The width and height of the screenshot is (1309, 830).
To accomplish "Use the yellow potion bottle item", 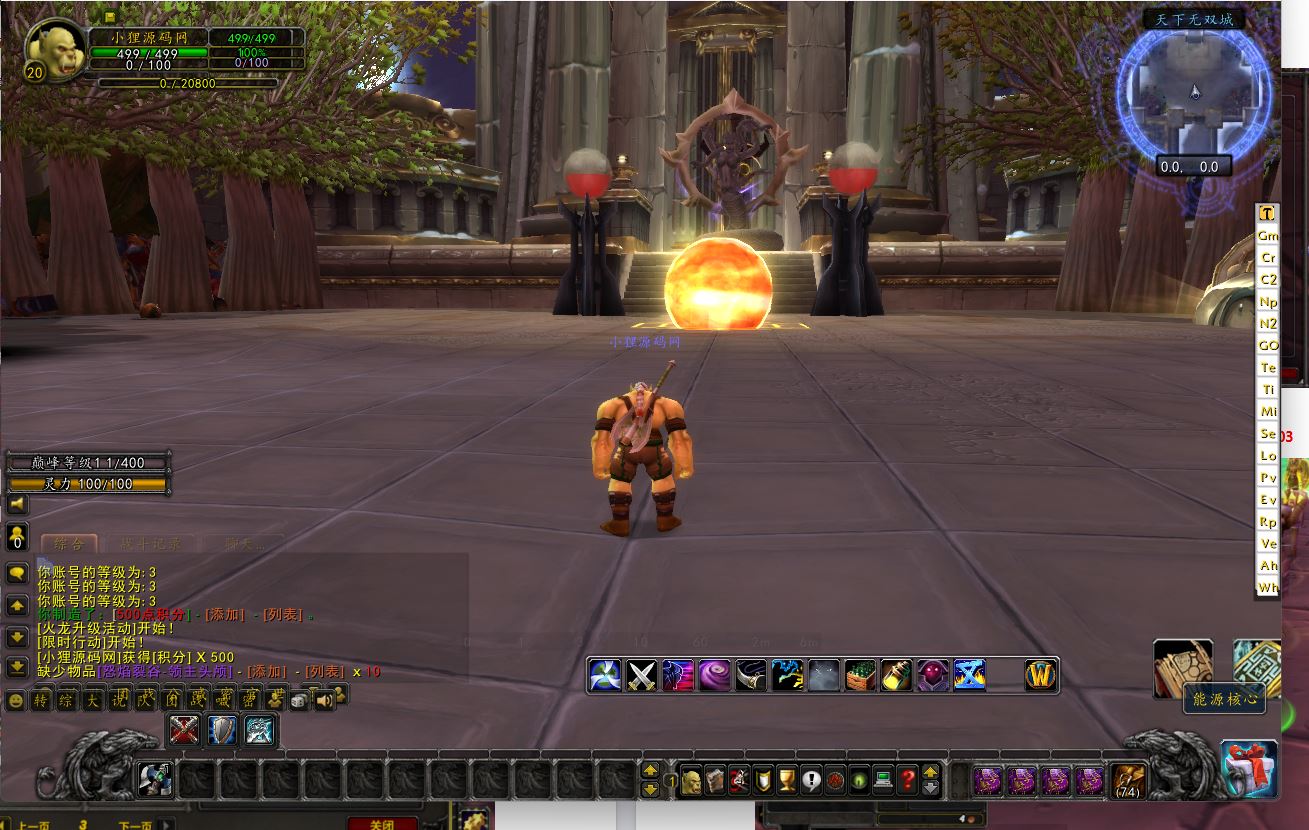I will (x=896, y=675).
